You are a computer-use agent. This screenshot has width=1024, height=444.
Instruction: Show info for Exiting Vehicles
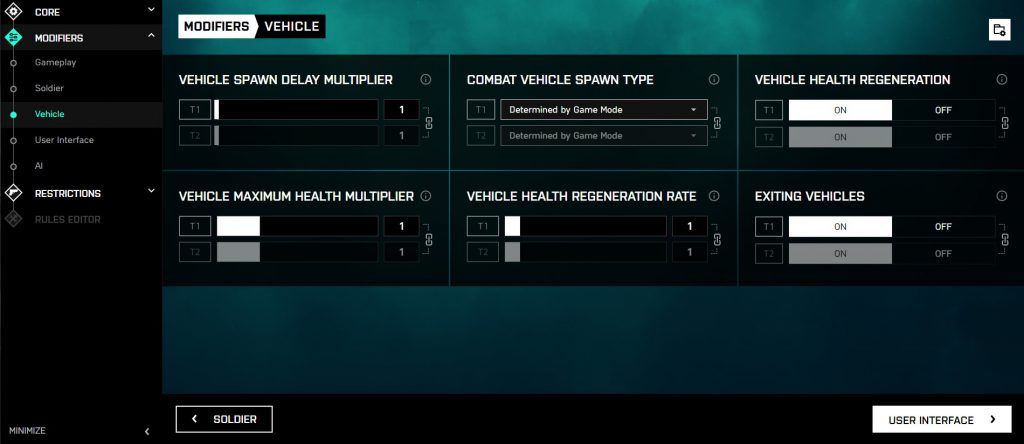[1002, 197]
